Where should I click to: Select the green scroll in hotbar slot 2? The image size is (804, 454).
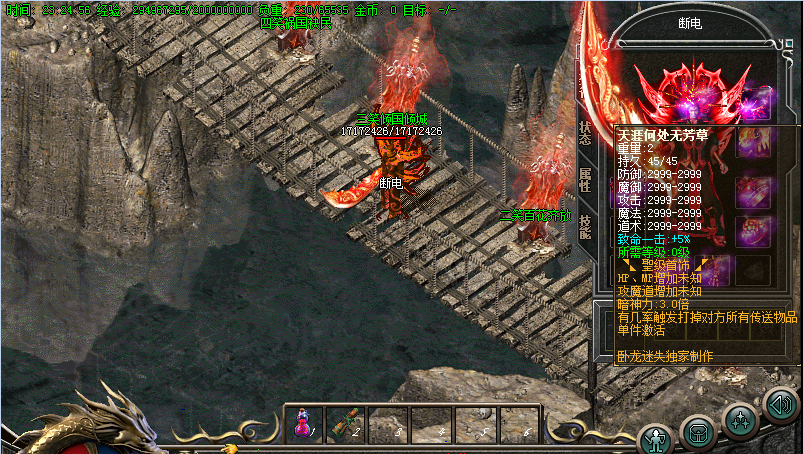pos(345,425)
